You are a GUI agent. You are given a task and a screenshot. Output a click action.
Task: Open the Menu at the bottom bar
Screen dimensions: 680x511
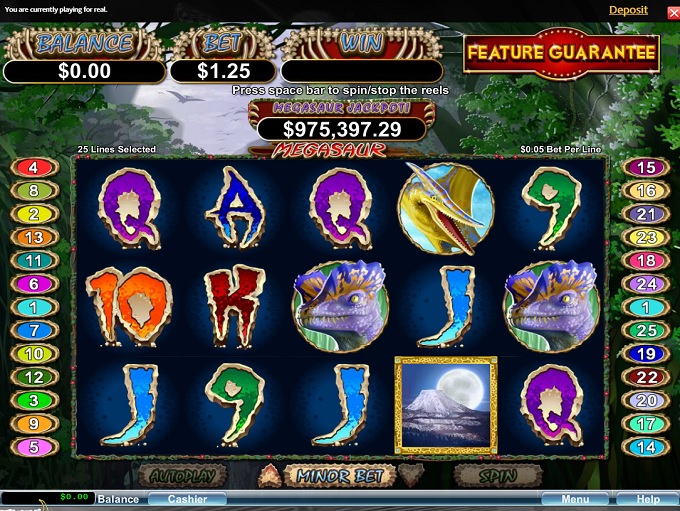click(575, 499)
